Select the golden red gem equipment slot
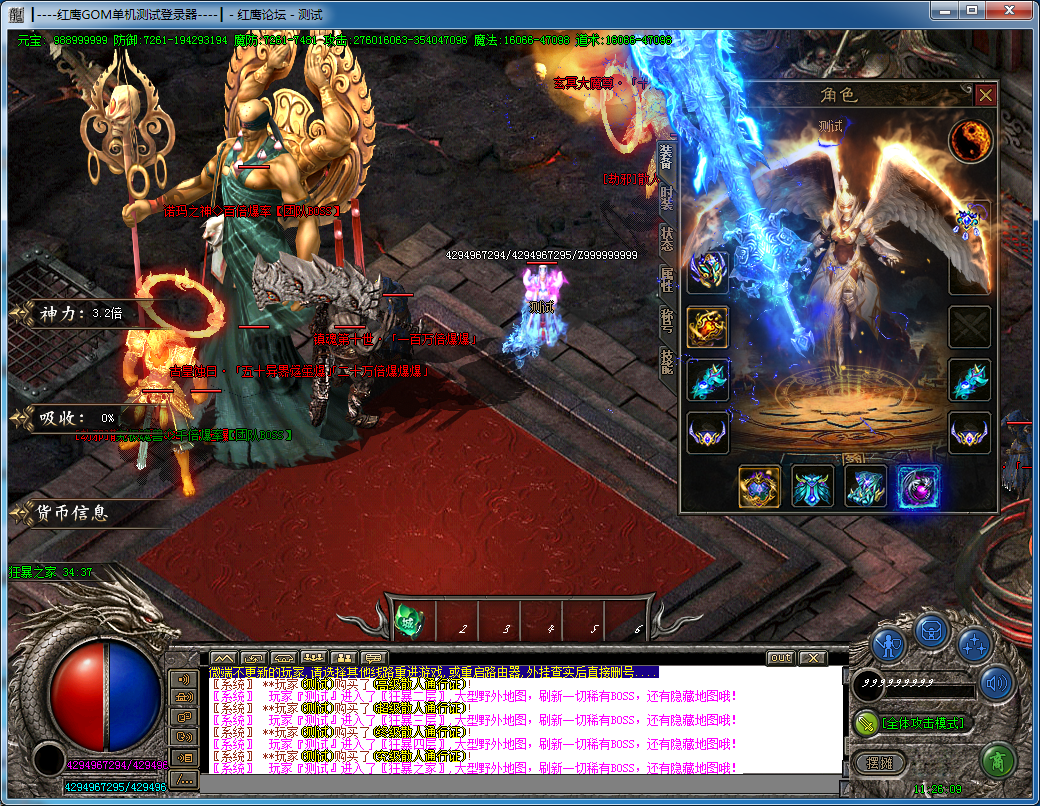This screenshot has height=806, width=1040. 708,327
